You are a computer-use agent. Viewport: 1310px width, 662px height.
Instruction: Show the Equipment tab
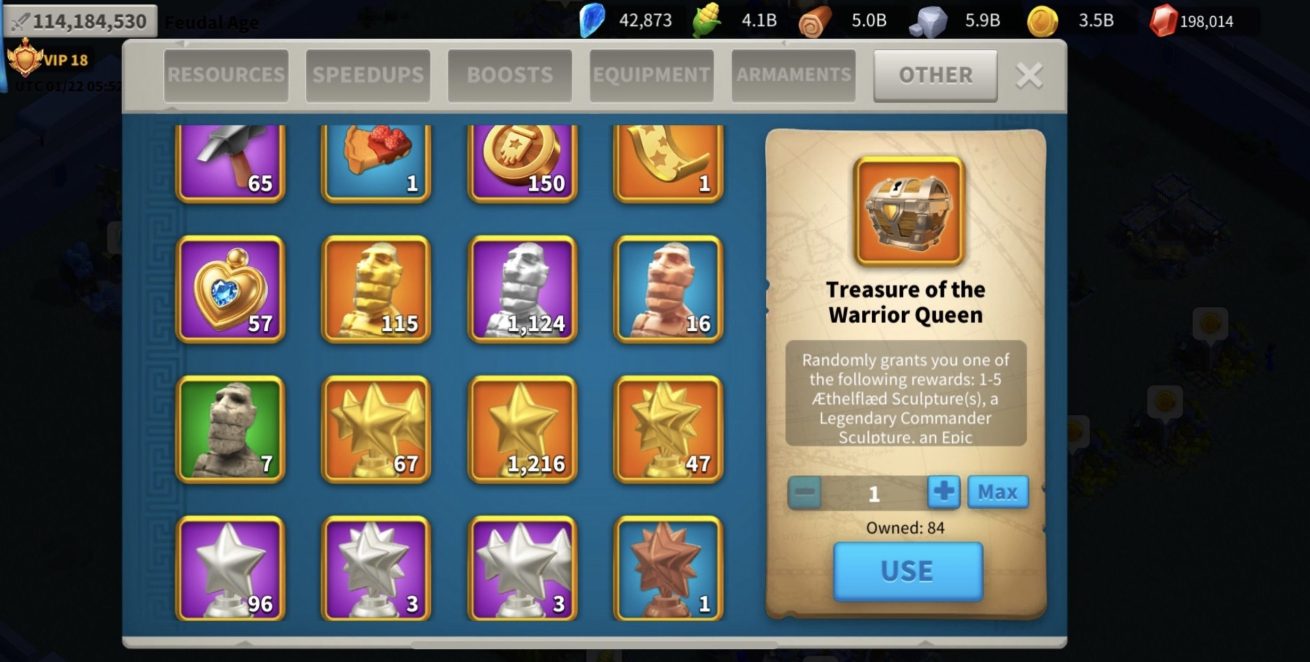651,75
